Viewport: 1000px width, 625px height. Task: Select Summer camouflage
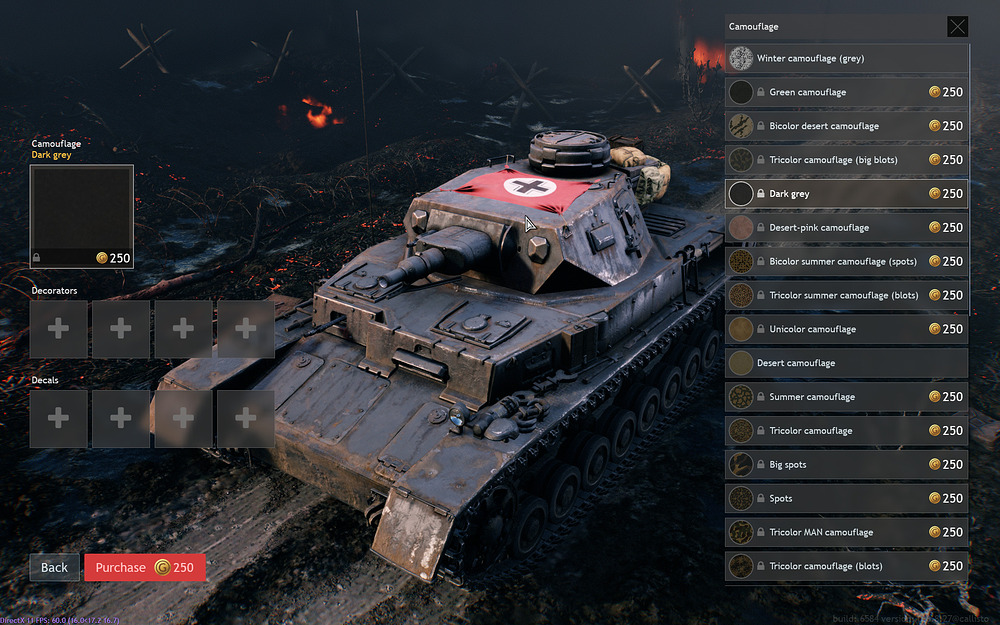click(x=847, y=397)
